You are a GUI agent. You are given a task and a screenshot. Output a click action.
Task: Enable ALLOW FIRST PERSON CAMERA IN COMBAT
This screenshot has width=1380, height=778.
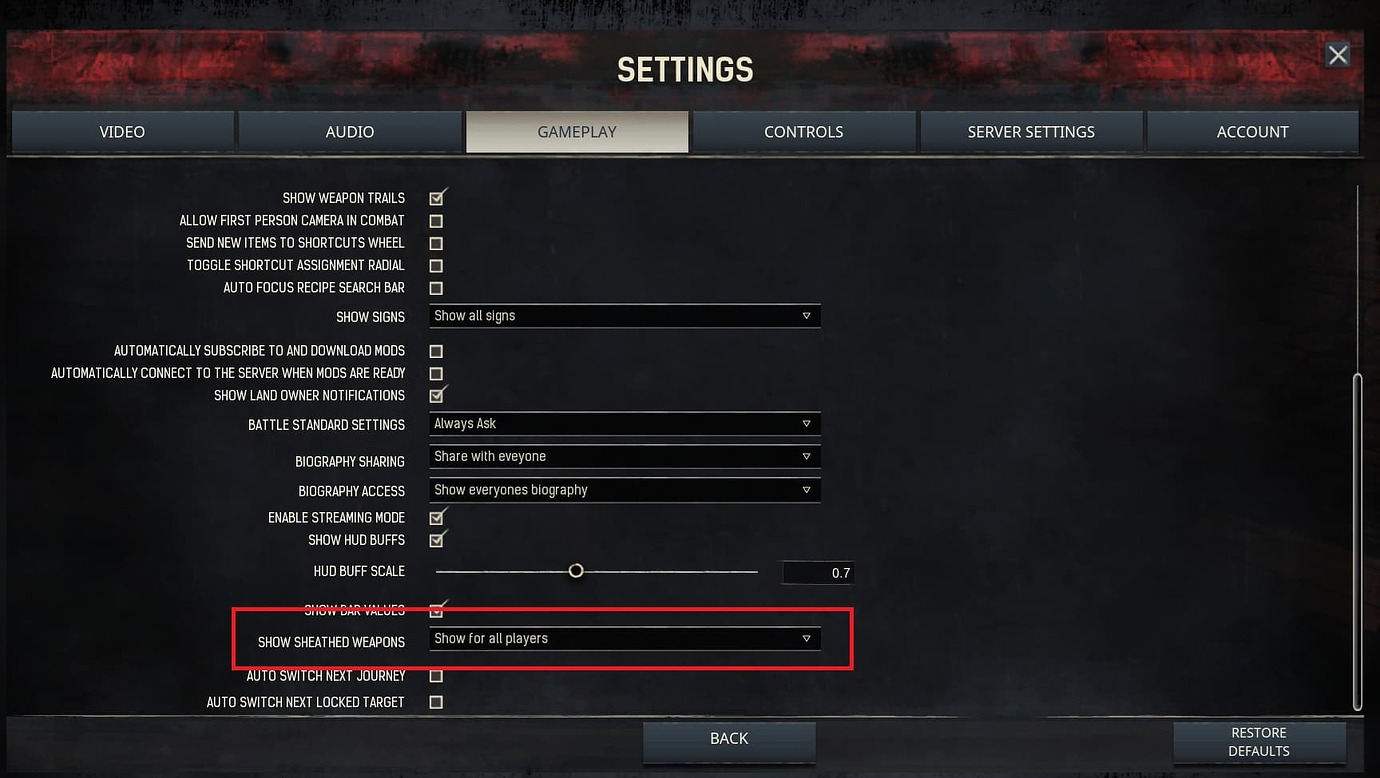tap(436, 220)
